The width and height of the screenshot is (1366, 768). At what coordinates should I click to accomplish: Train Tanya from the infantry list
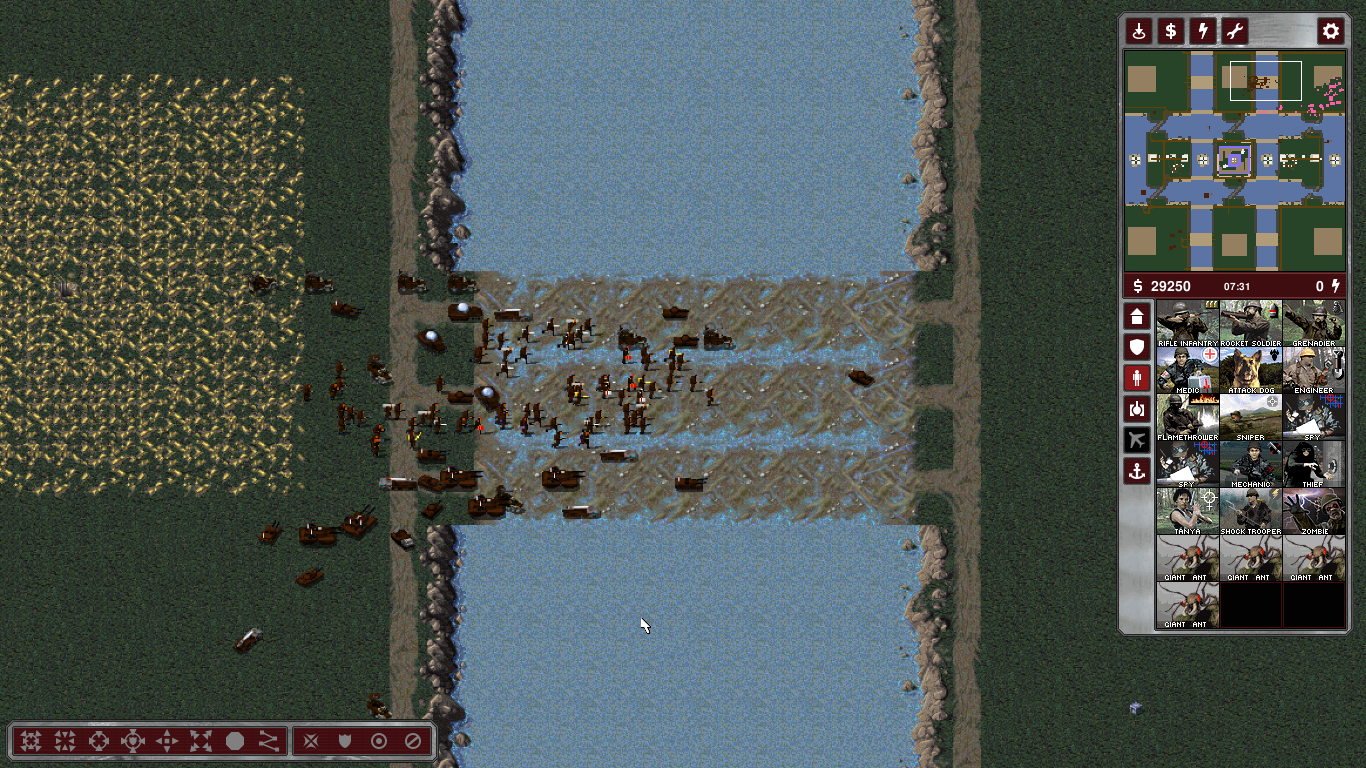pyautogui.click(x=1187, y=511)
